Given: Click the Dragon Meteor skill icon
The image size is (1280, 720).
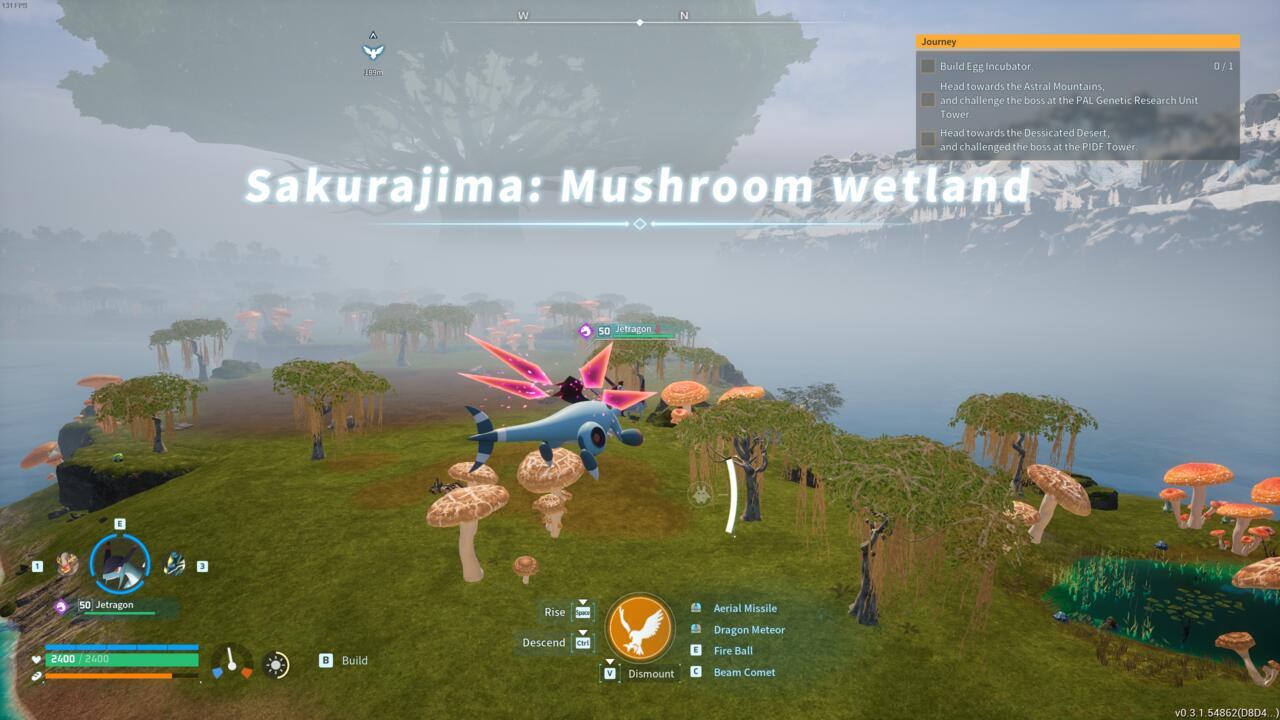Looking at the screenshot, I should click(x=697, y=630).
